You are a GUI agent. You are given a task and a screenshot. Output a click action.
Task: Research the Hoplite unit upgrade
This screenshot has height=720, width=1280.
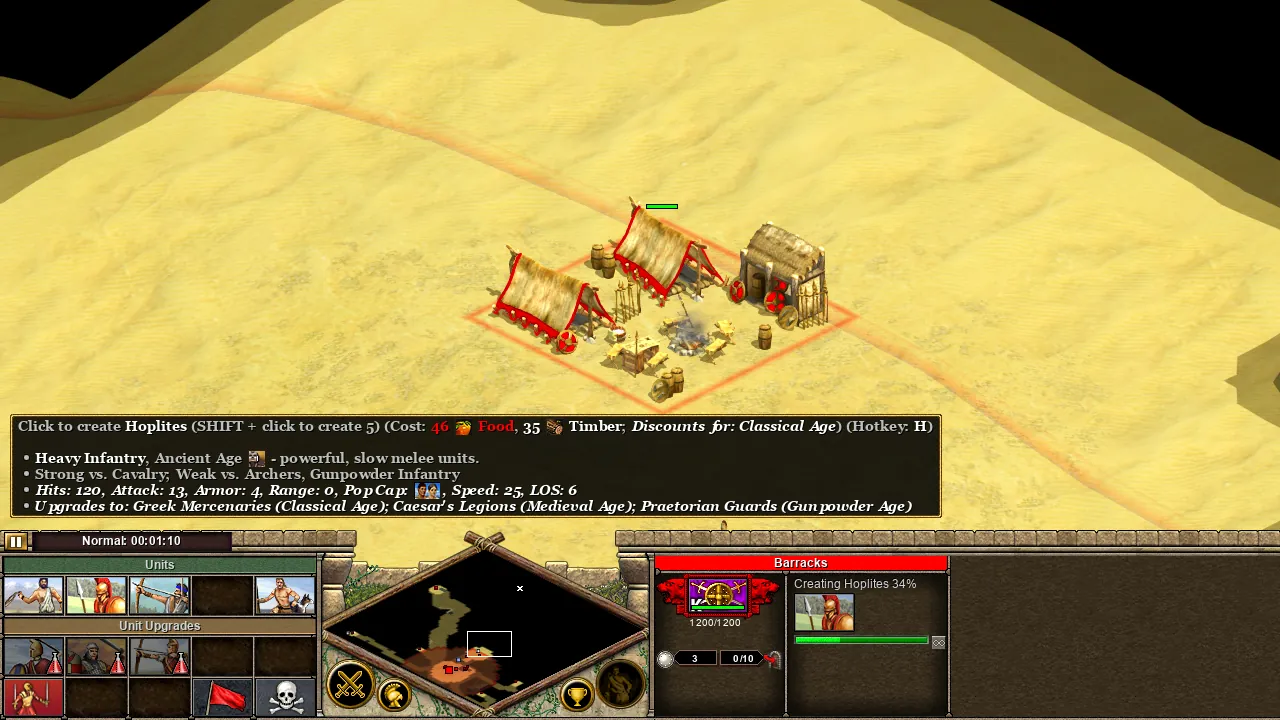click(34, 656)
